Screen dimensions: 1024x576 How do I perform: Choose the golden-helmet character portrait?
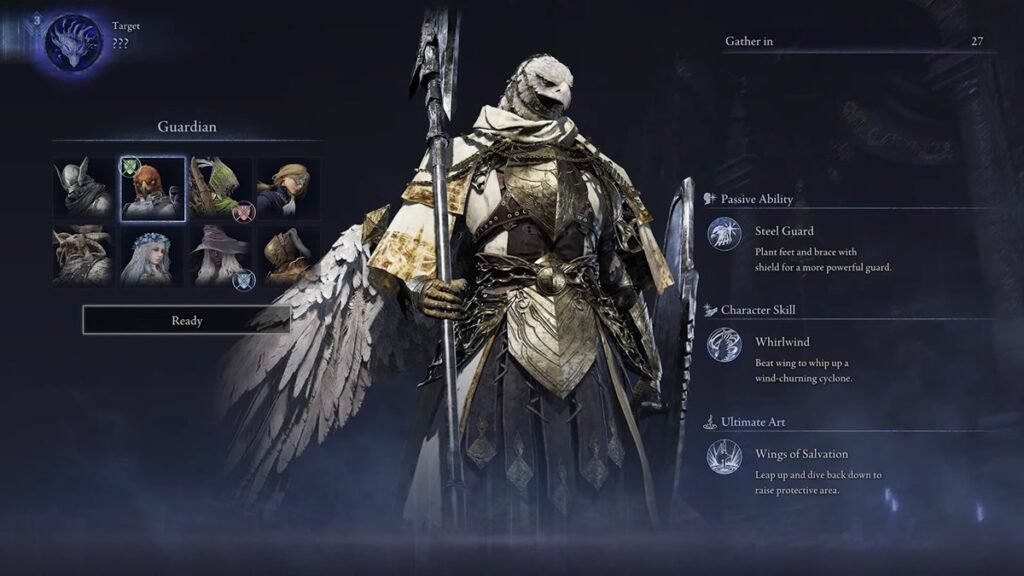[x=288, y=256]
